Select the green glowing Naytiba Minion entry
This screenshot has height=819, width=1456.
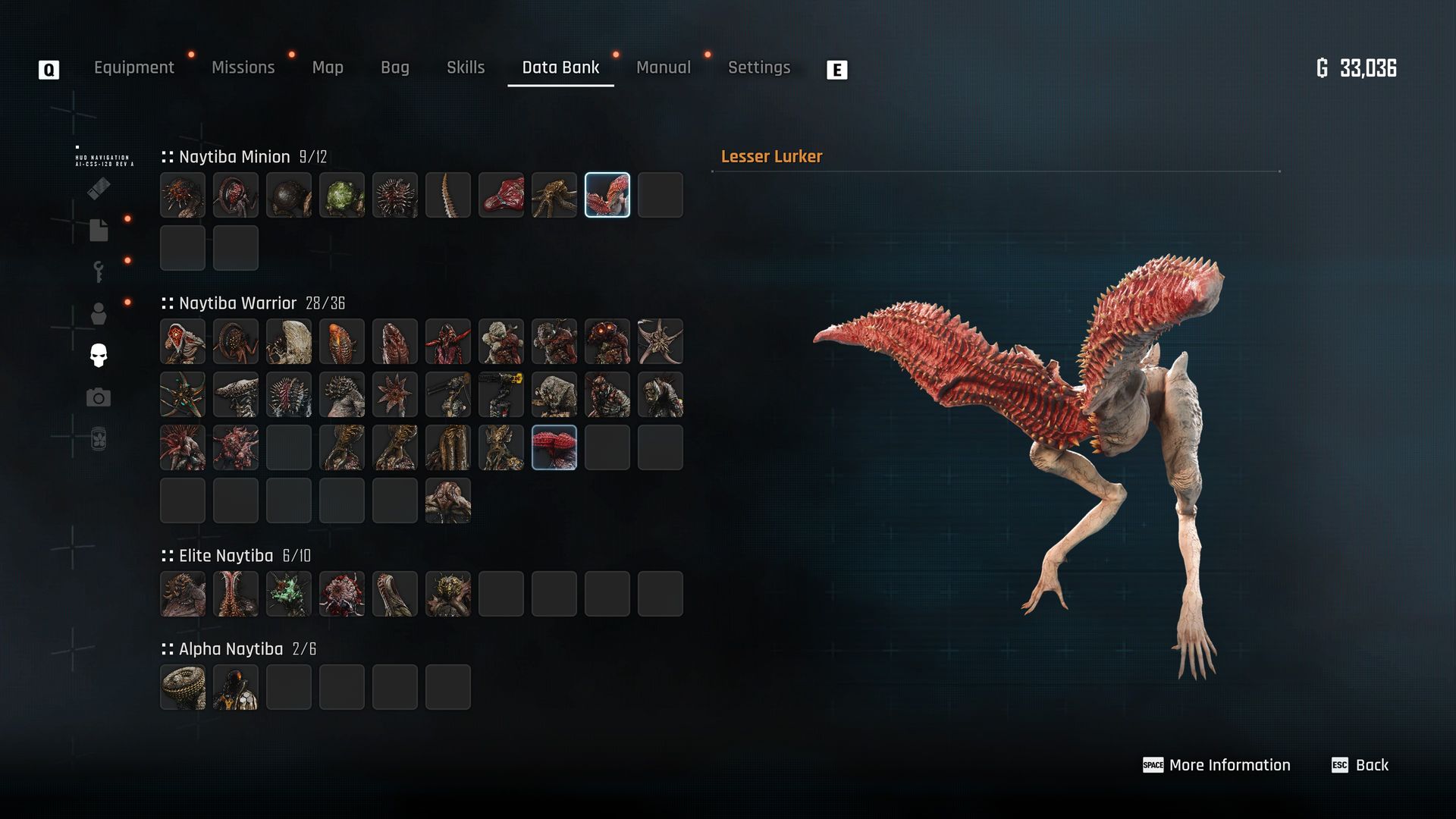[342, 195]
